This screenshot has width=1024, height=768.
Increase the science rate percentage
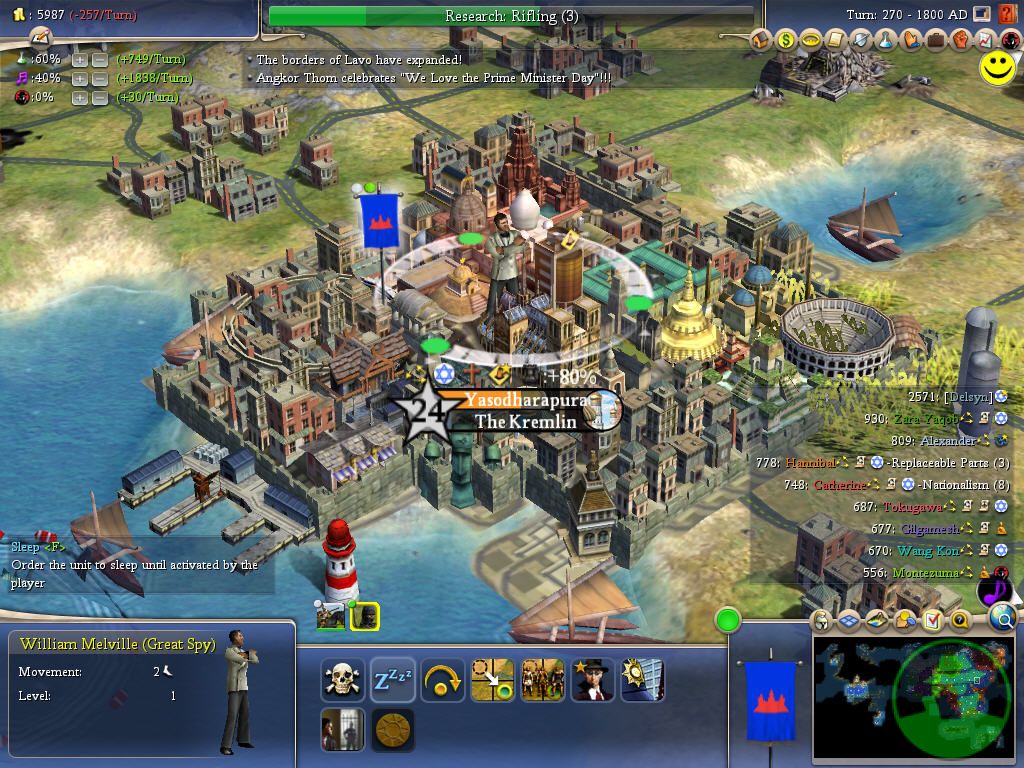79,59
